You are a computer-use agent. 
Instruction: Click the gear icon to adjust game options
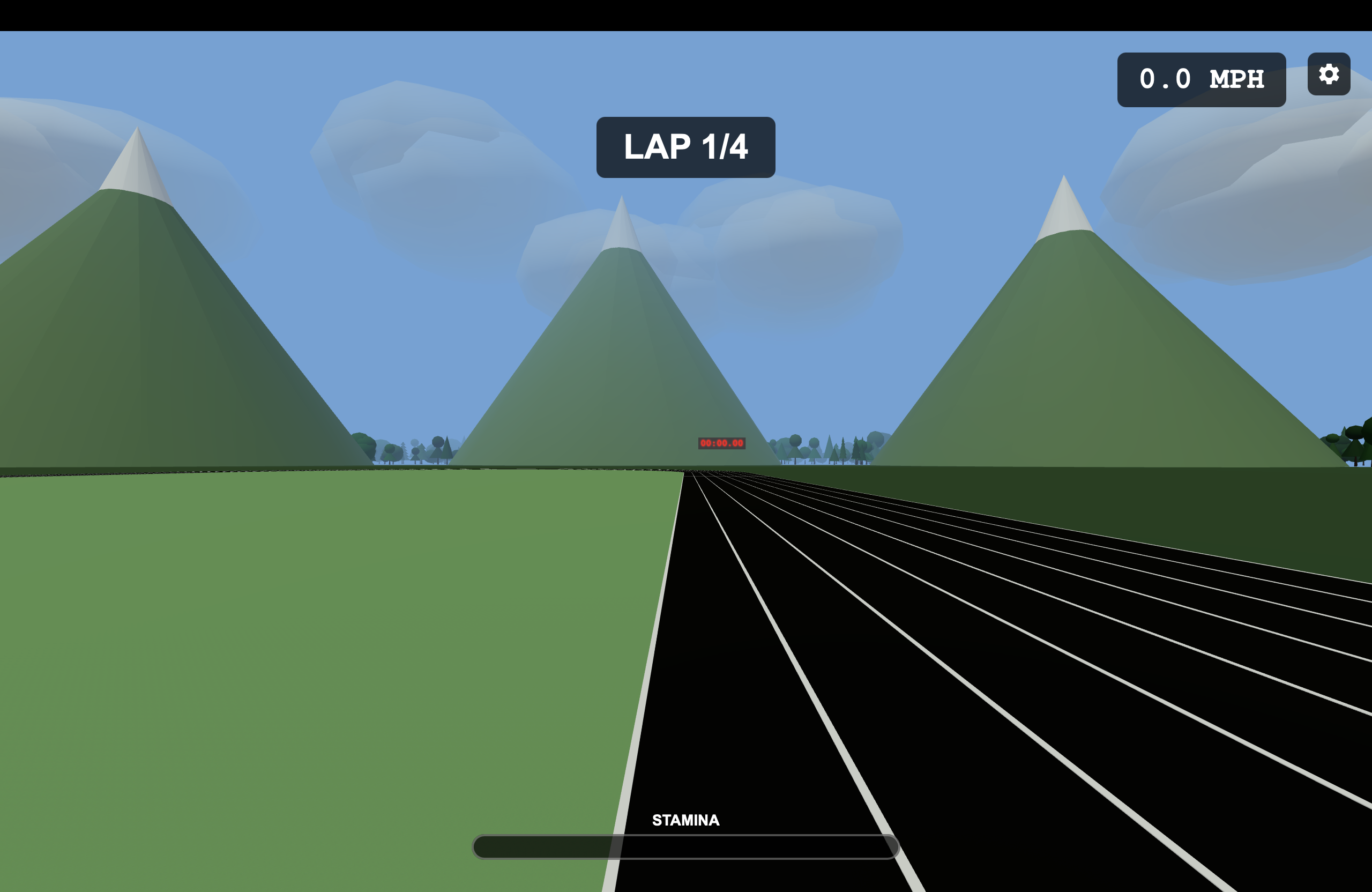1328,74
